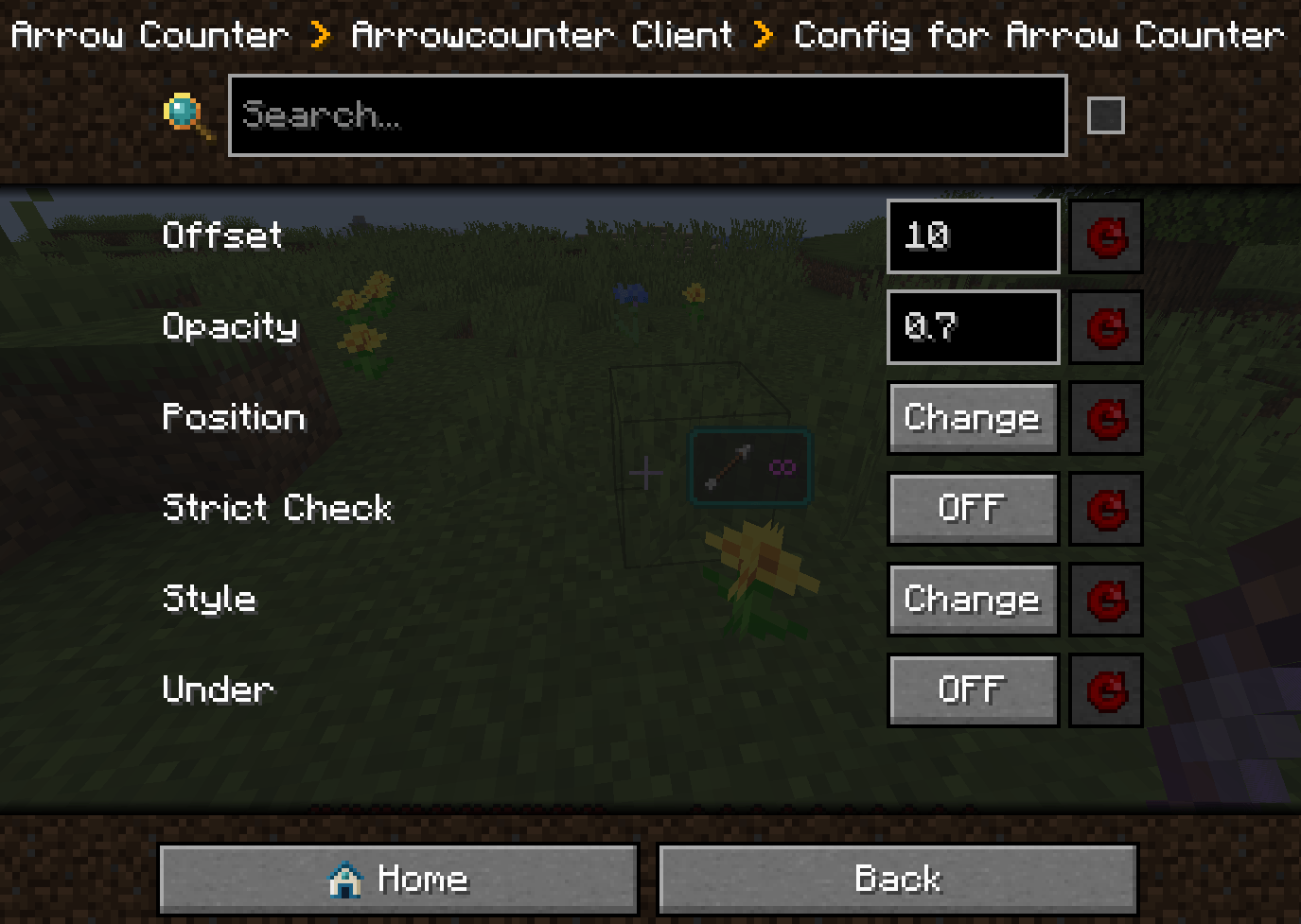Image resolution: width=1301 pixels, height=924 pixels.
Task: Enable the Under setting
Action: [x=973, y=689]
